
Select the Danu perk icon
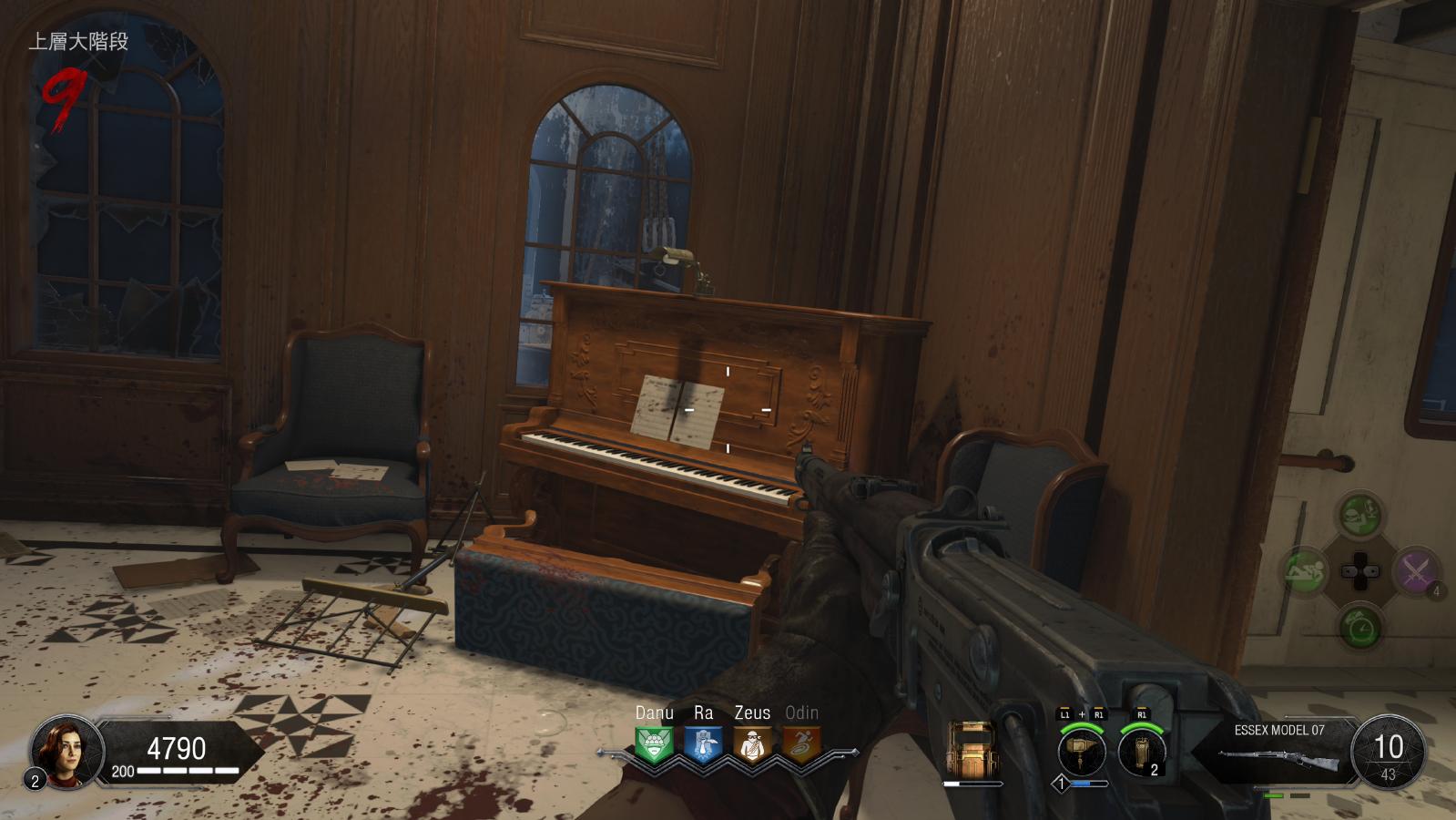[x=654, y=744]
